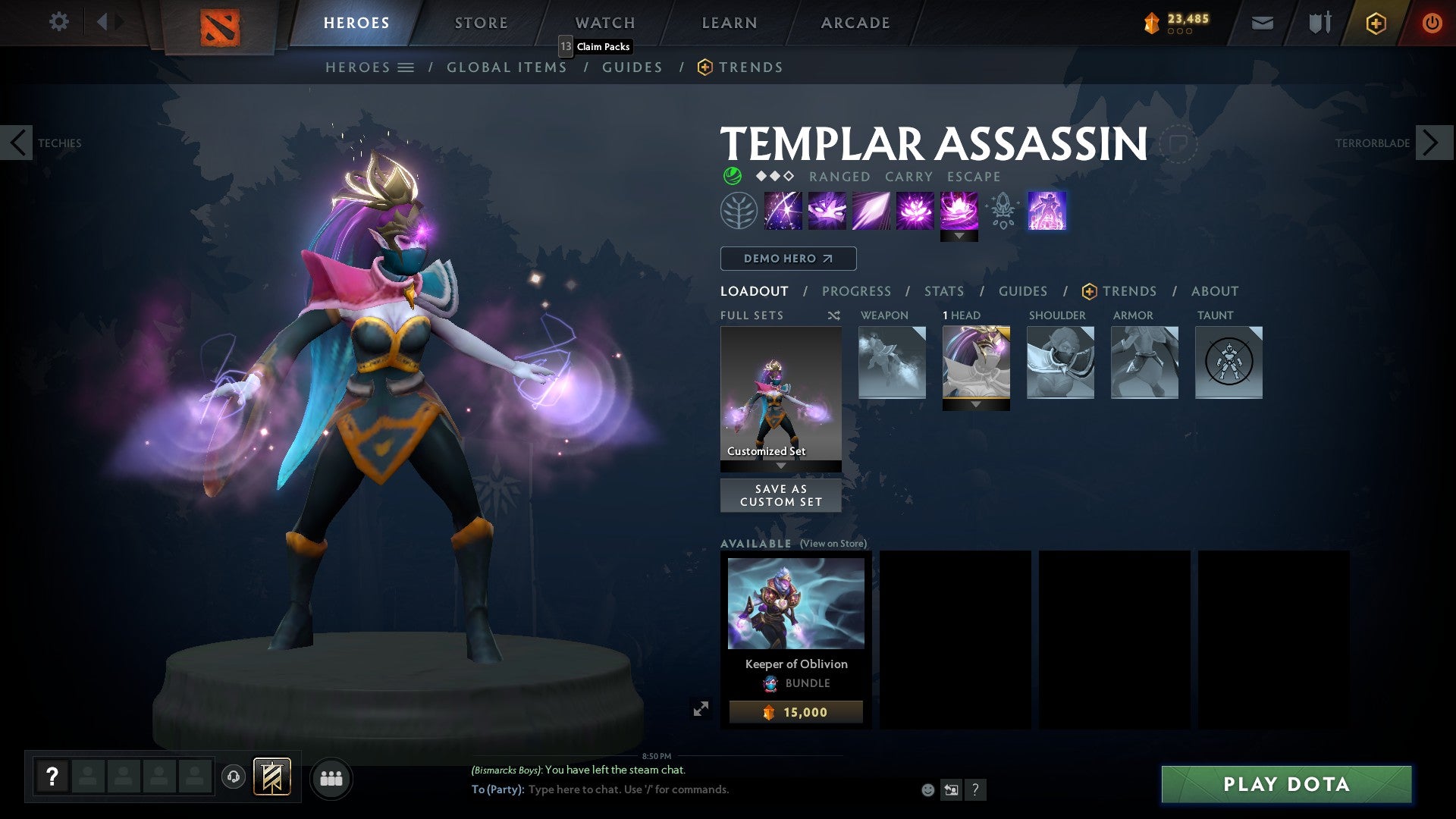
Task: Open the ARCADE menu
Action: click(x=855, y=23)
